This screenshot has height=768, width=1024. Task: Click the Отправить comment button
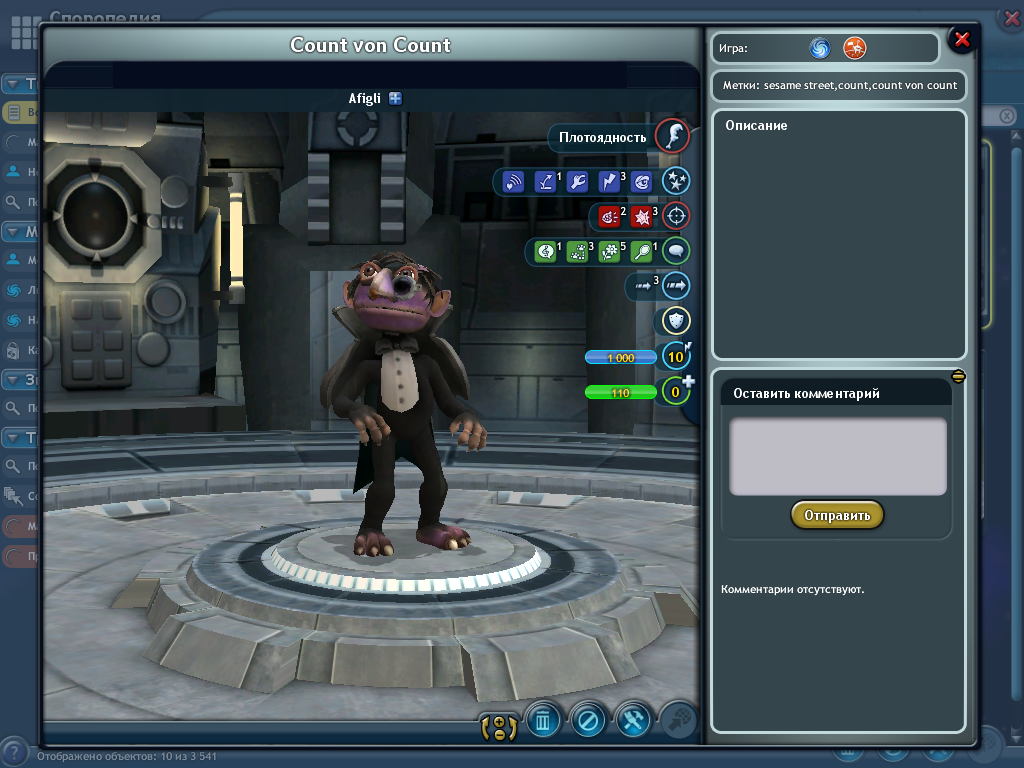click(x=837, y=515)
